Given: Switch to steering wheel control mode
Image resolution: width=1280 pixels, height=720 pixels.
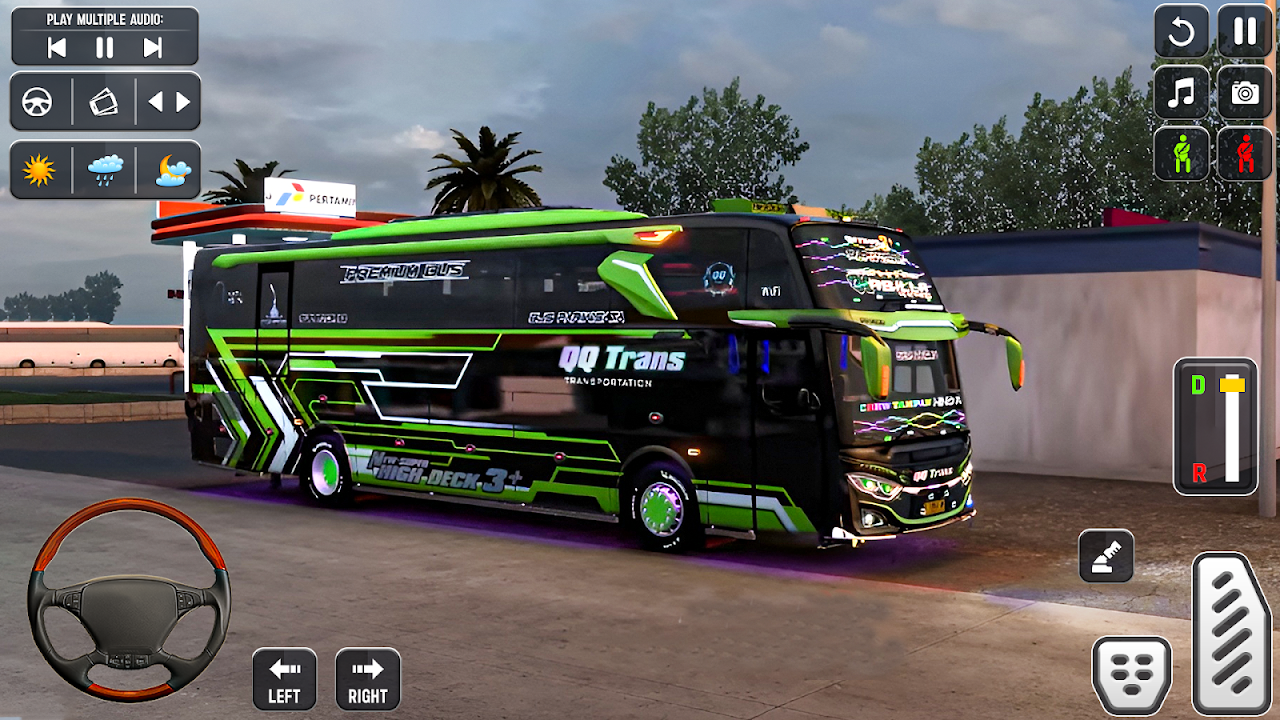Looking at the screenshot, I should tap(38, 102).
